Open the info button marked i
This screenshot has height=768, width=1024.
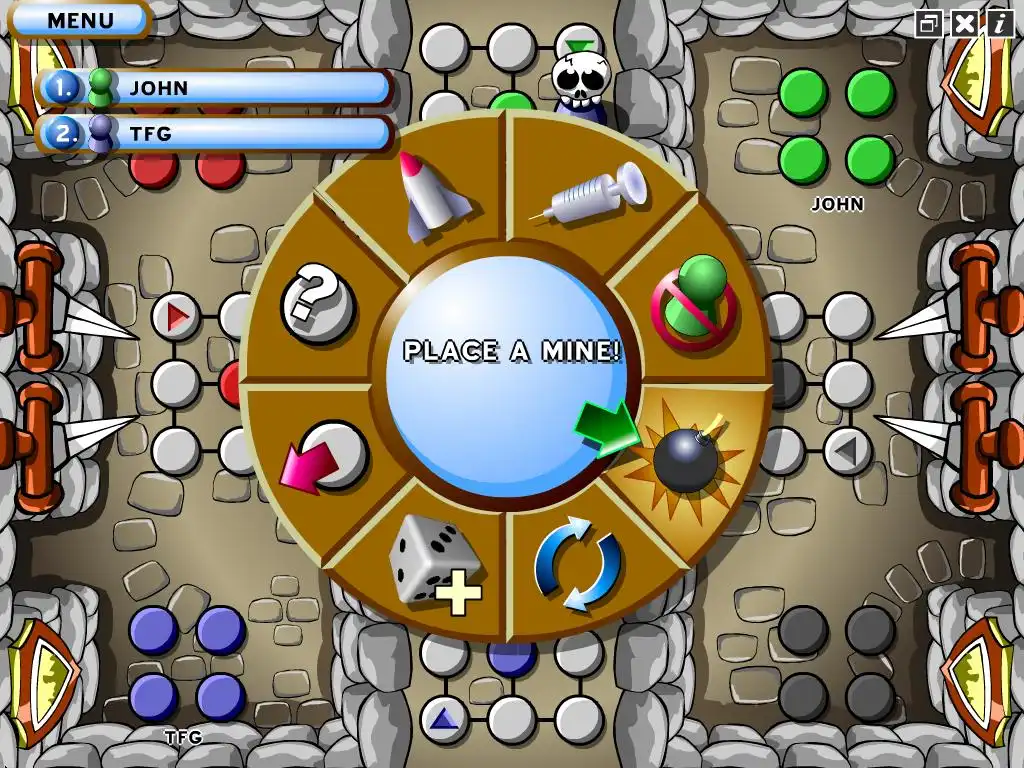click(998, 23)
